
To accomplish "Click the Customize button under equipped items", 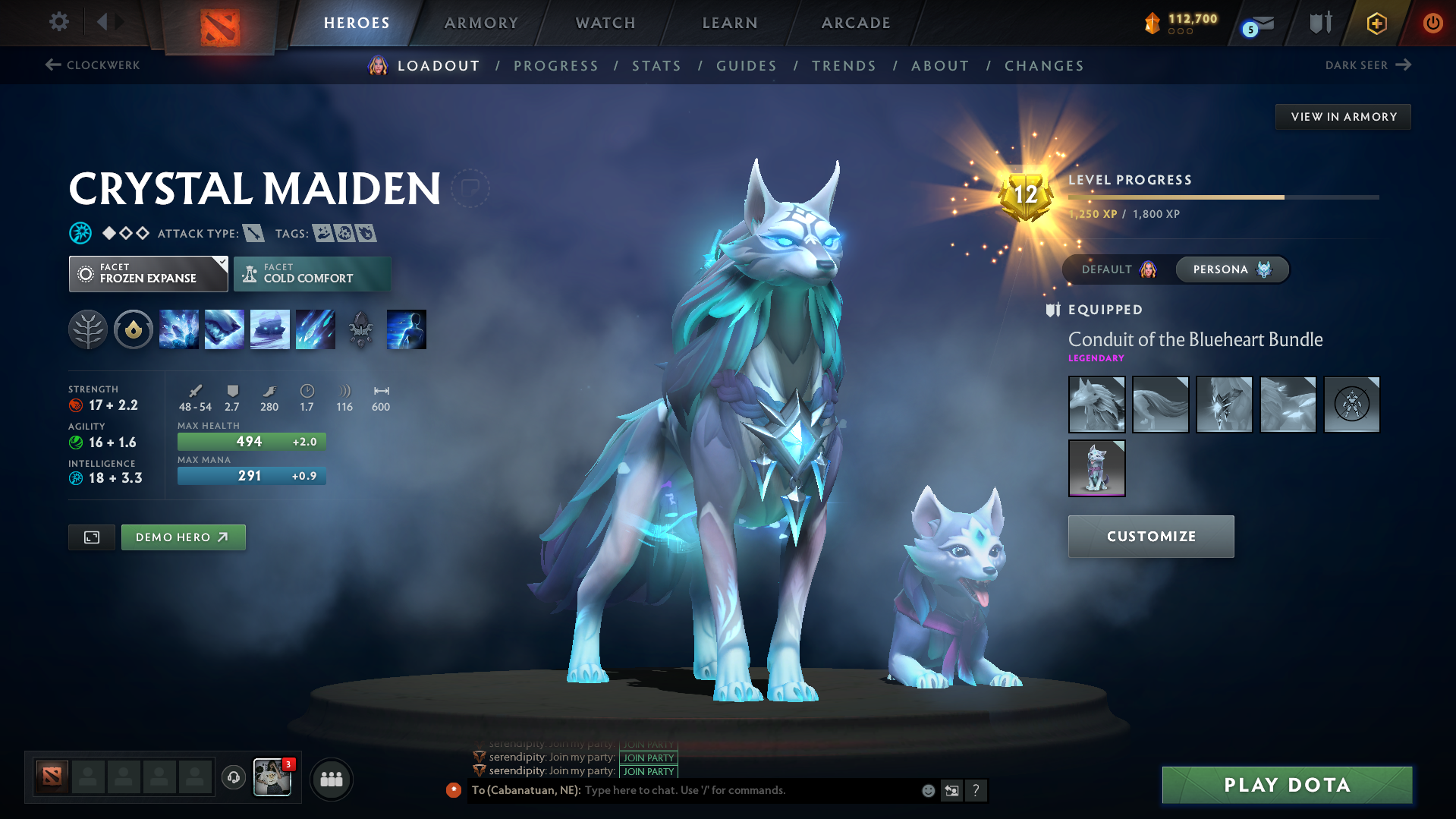I will 1150,536.
